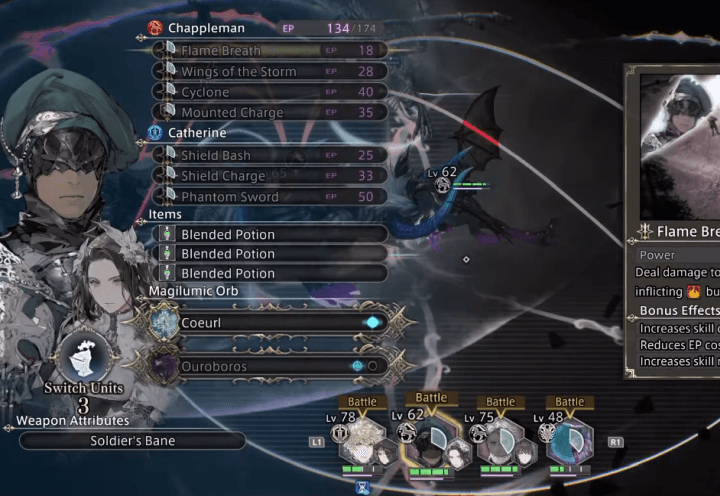Select the Lv 62 party unit portrait
This screenshot has width=720, height=496.
(x=432, y=440)
